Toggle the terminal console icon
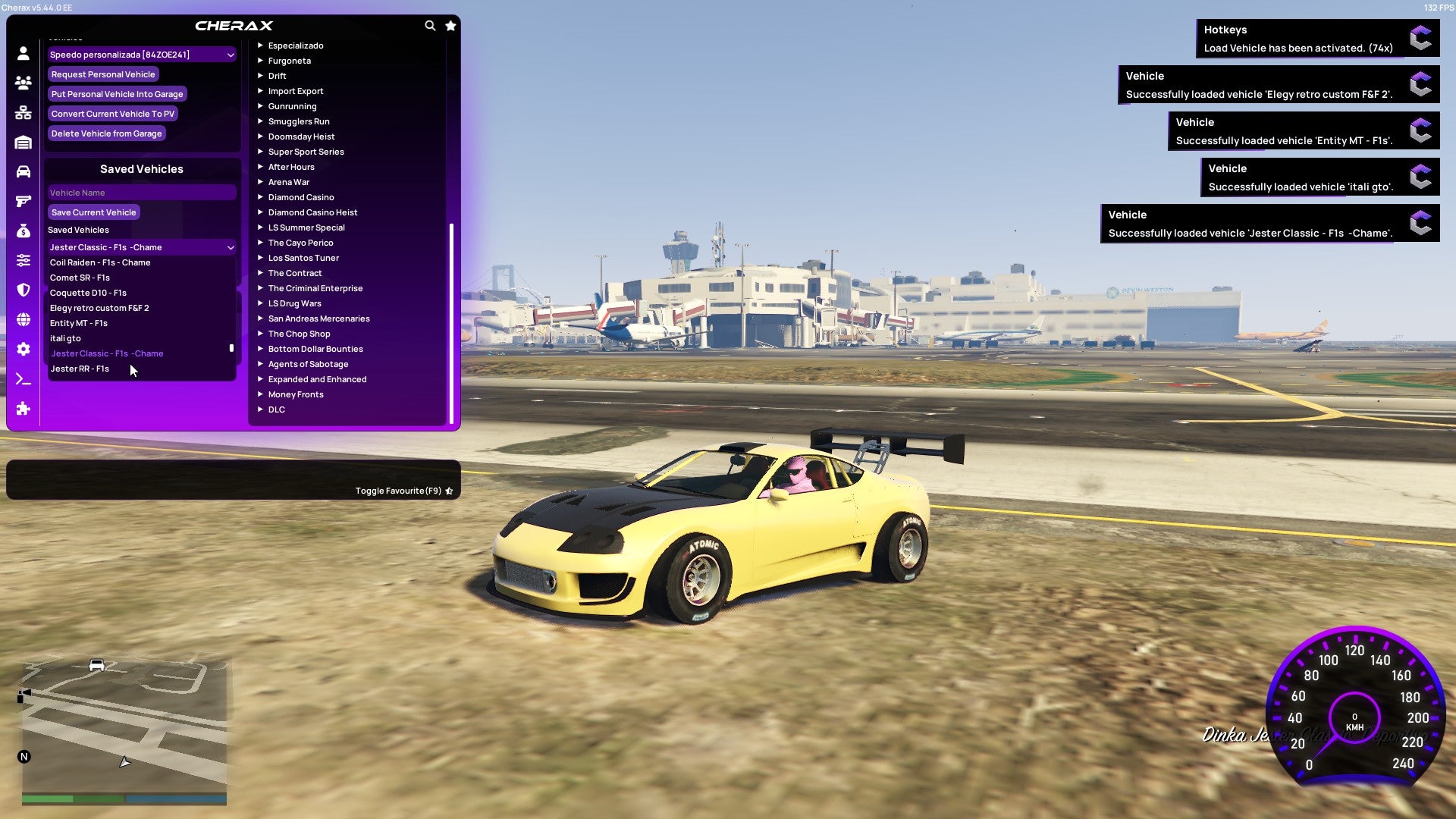The height and width of the screenshot is (819, 1456). pos(23,378)
